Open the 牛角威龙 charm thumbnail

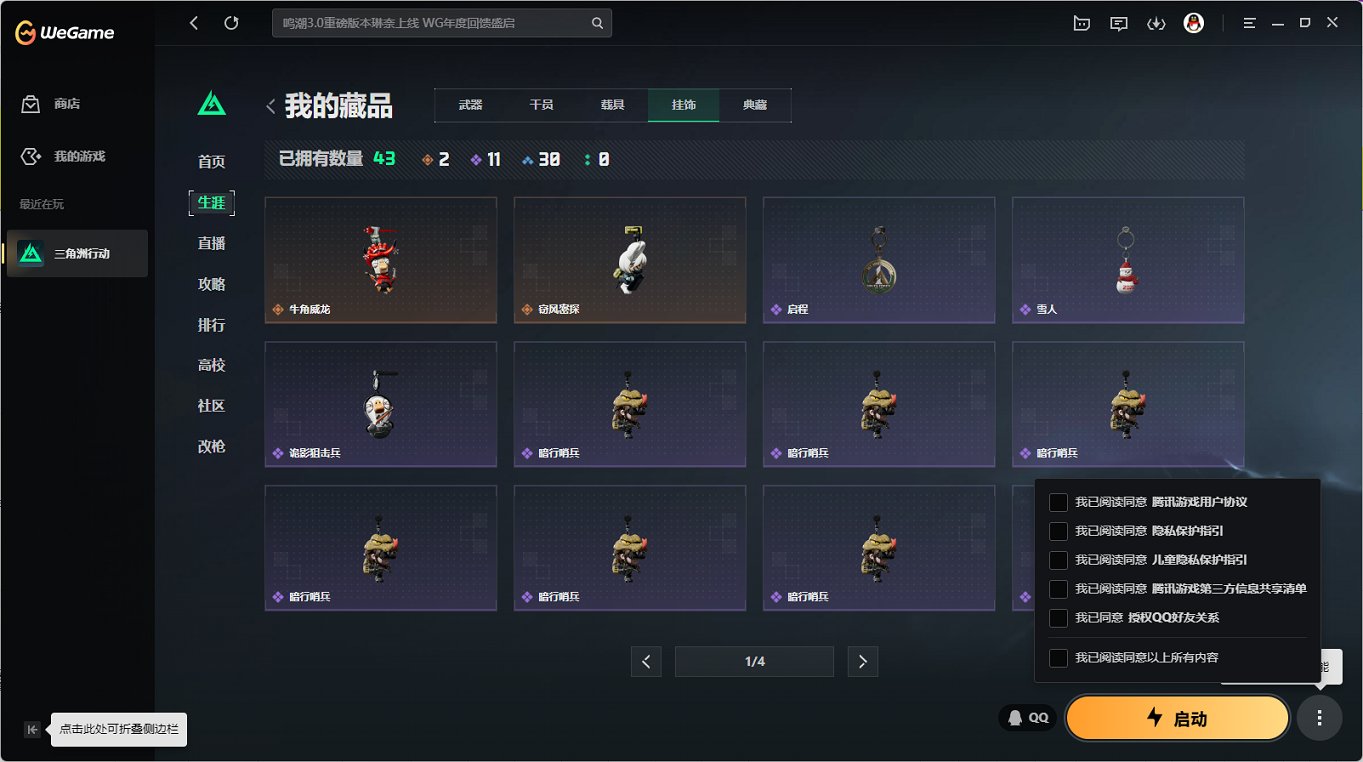click(380, 260)
